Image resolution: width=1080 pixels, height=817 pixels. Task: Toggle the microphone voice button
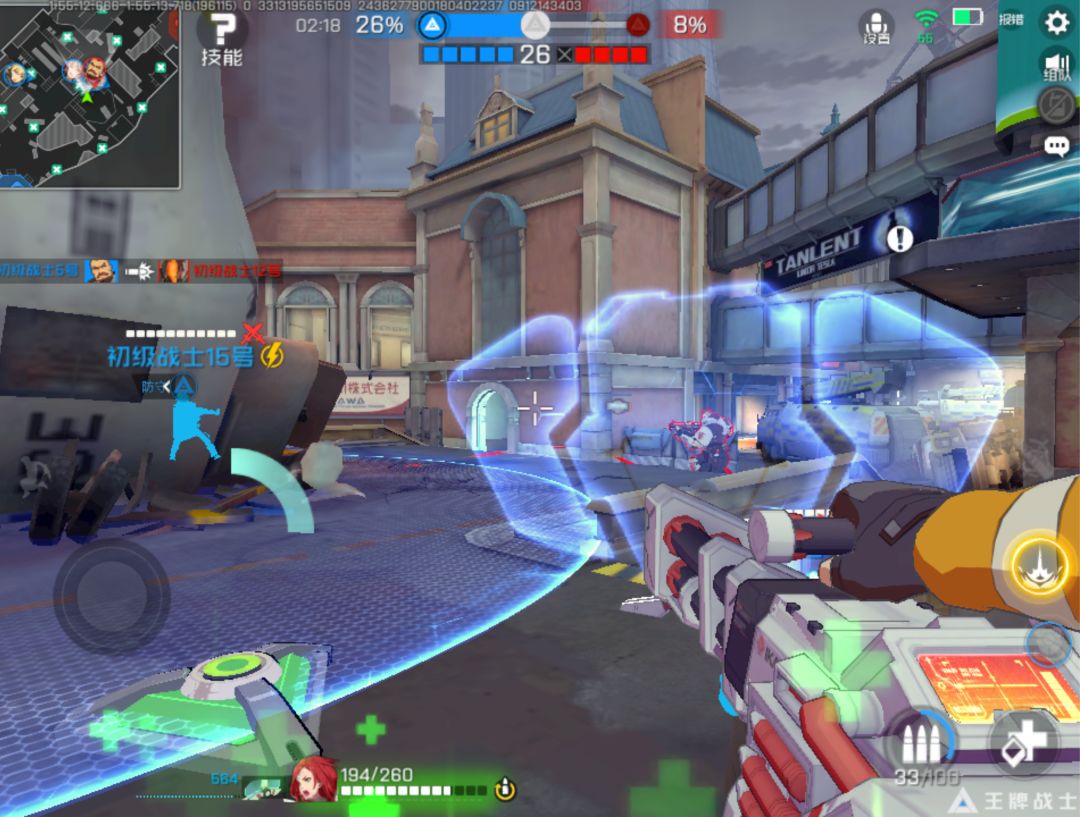tap(877, 26)
